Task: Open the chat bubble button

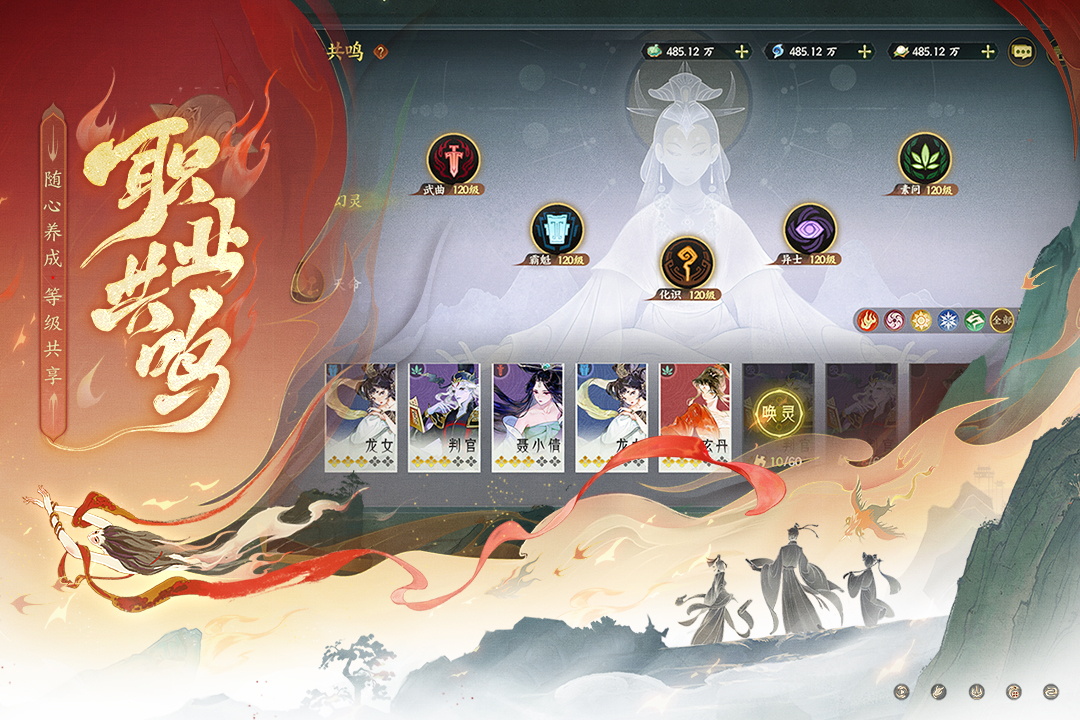Action: point(1021,51)
